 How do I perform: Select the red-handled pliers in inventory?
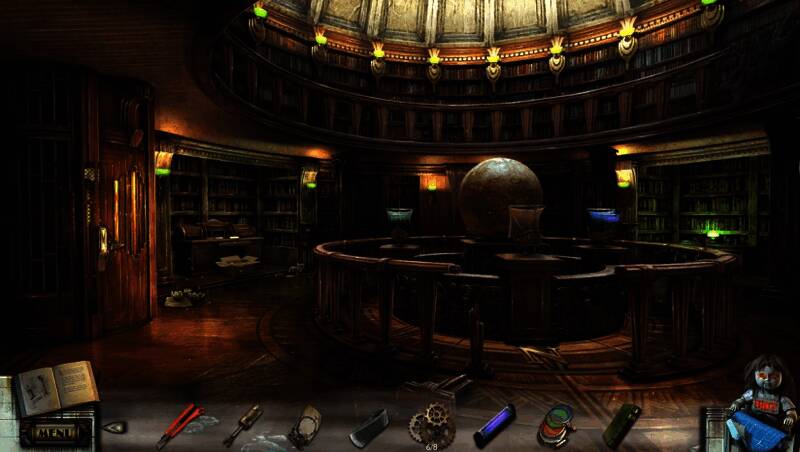[178, 426]
